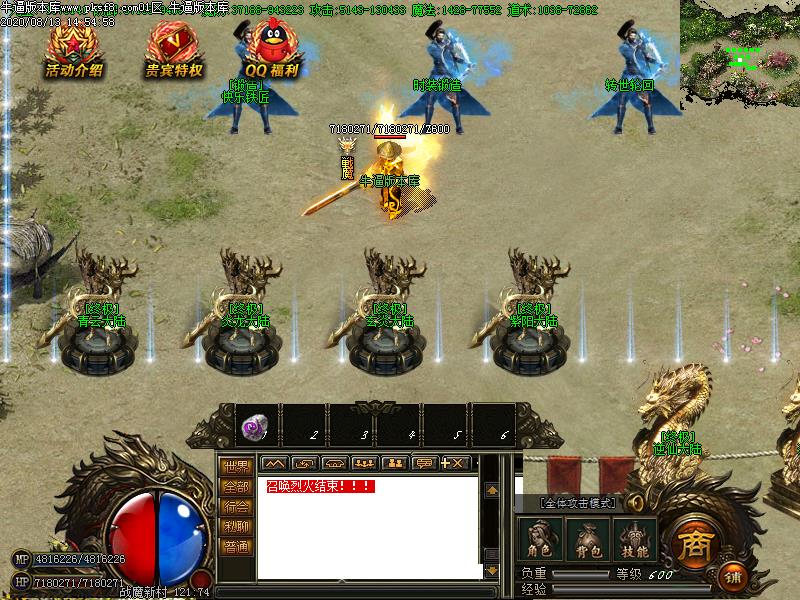
Task: Switch to the 全部 all chat tab
Action: pyautogui.click(x=236, y=487)
